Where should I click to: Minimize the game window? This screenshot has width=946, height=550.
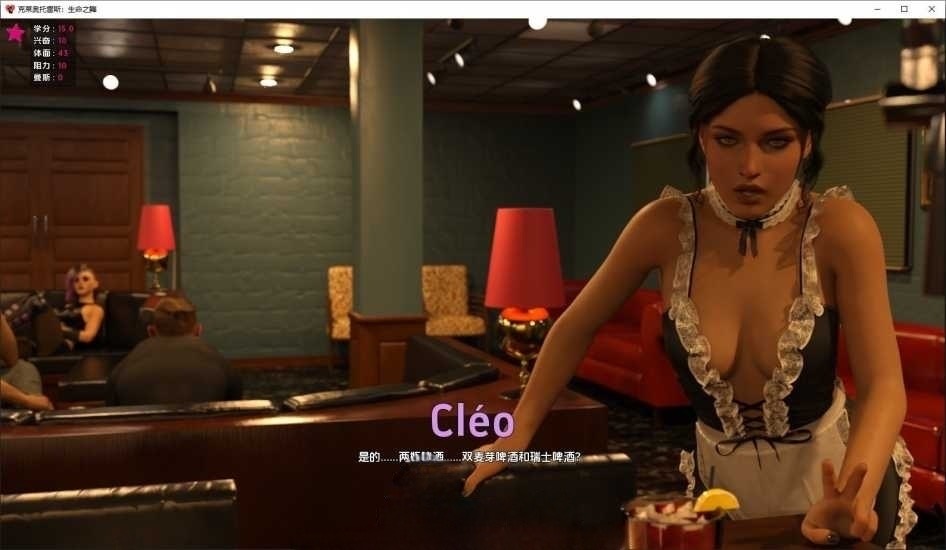875,9
